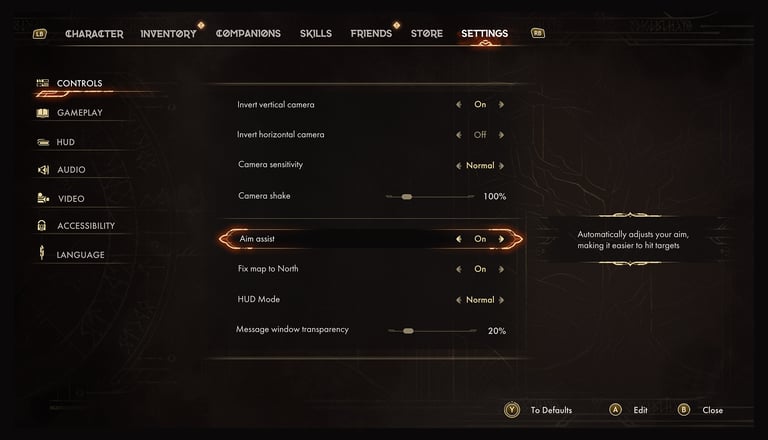Click right arrow for Camera sensitivity
This screenshot has height=440, width=768.
[x=501, y=165]
